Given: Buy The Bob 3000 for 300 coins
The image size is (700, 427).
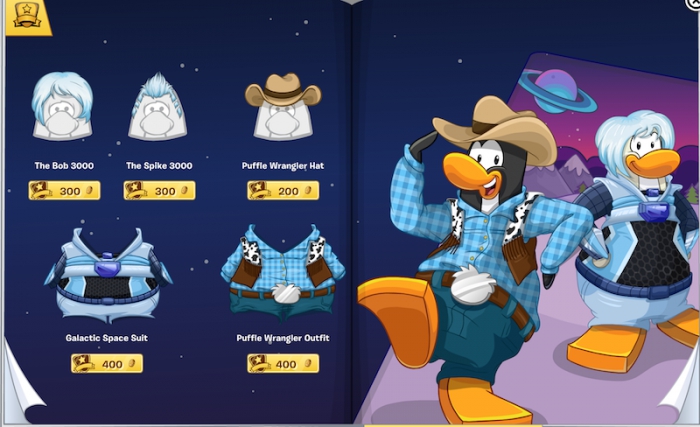Looking at the screenshot, I should [x=64, y=190].
